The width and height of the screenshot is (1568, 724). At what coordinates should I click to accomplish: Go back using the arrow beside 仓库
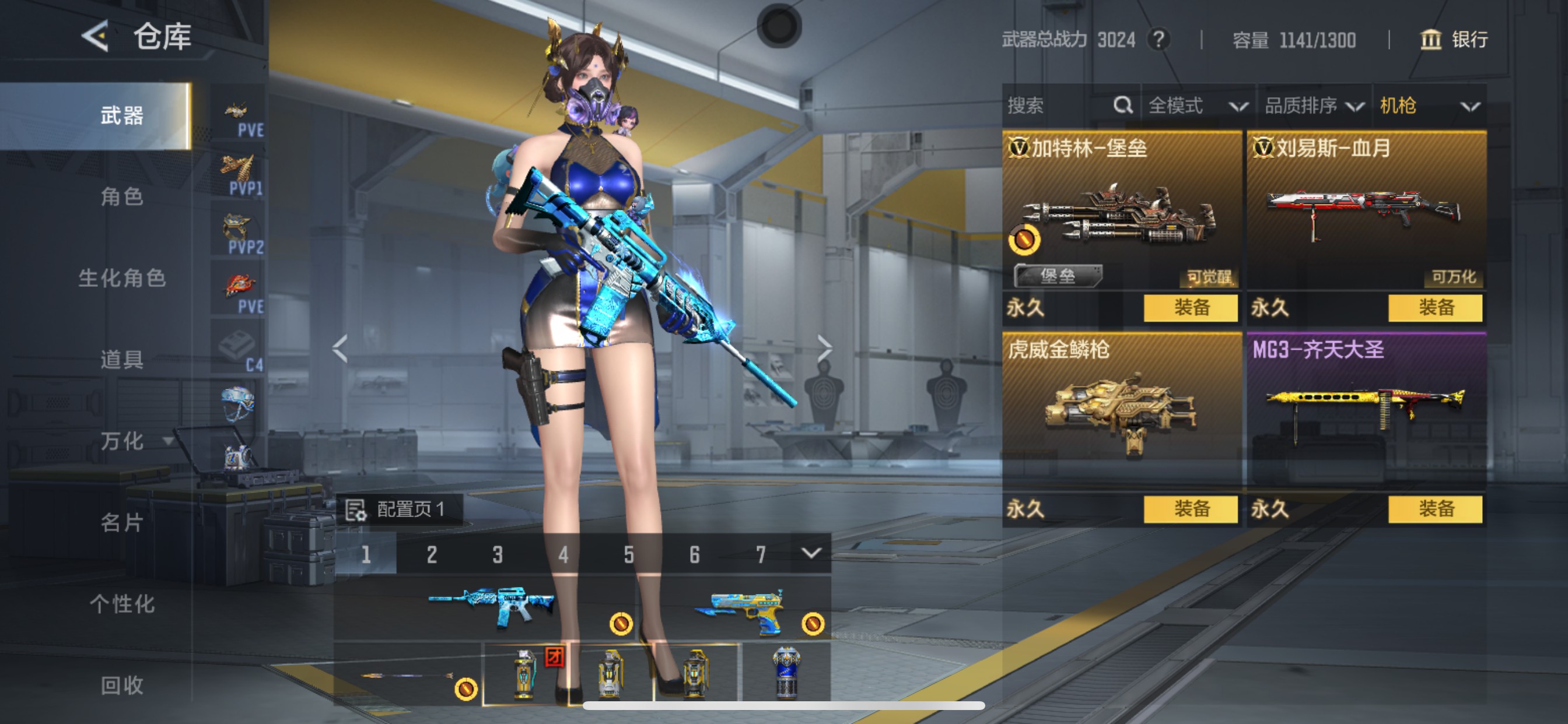pos(96,37)
